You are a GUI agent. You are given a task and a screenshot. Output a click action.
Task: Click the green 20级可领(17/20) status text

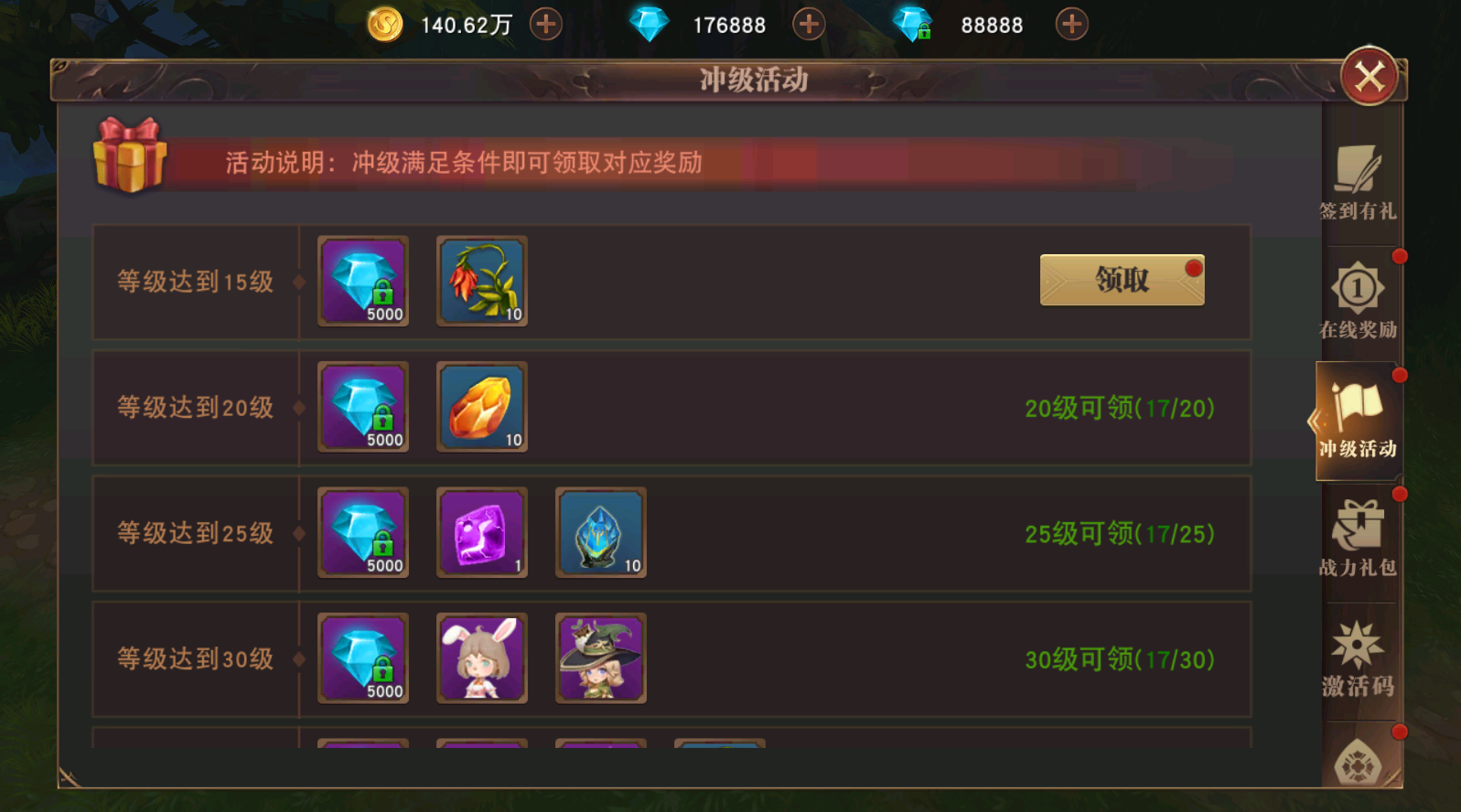(1120, 408)
